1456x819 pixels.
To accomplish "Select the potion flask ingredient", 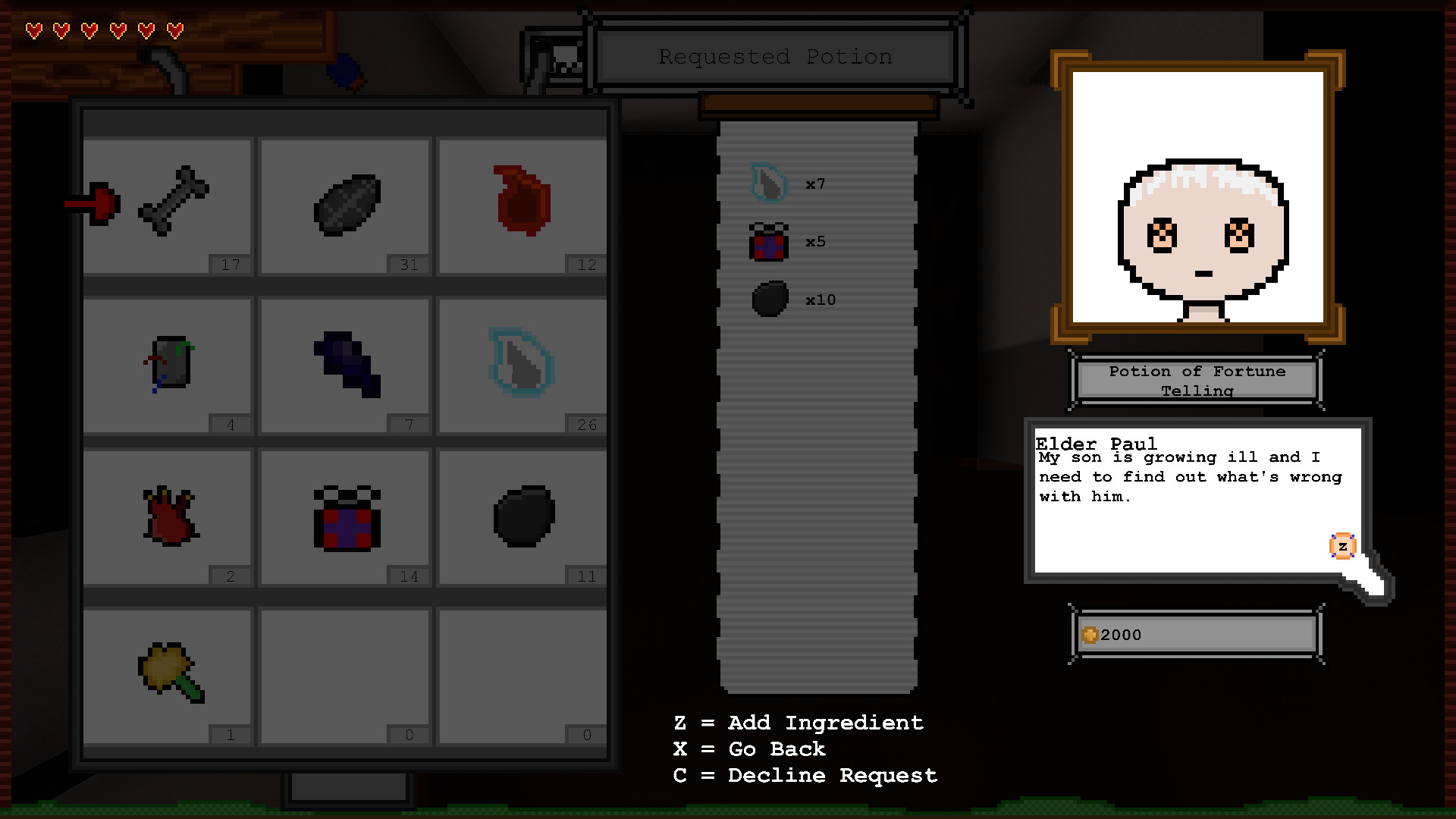I will pos(168,362).
